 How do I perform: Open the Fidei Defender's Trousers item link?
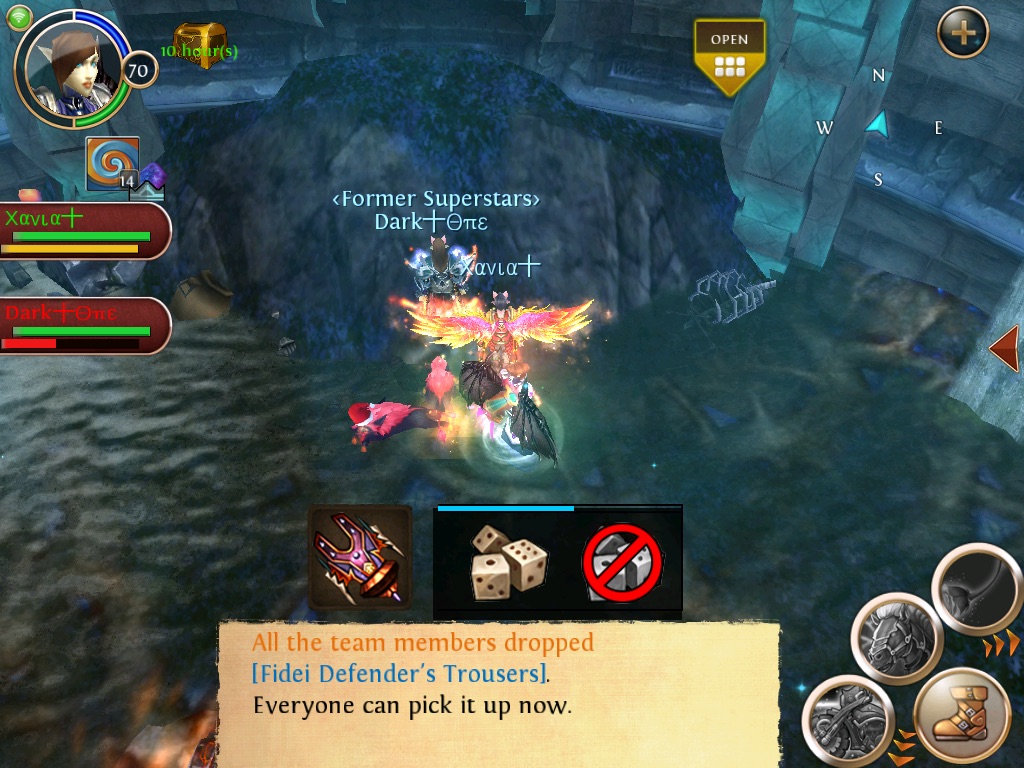tap(399, 673)
